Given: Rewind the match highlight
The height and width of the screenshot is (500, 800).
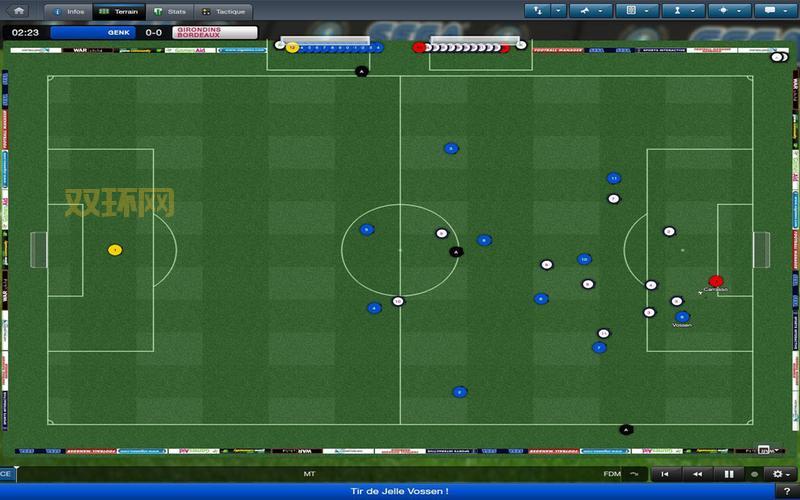Looking at the screenshot, I should [x=697, y=474].
